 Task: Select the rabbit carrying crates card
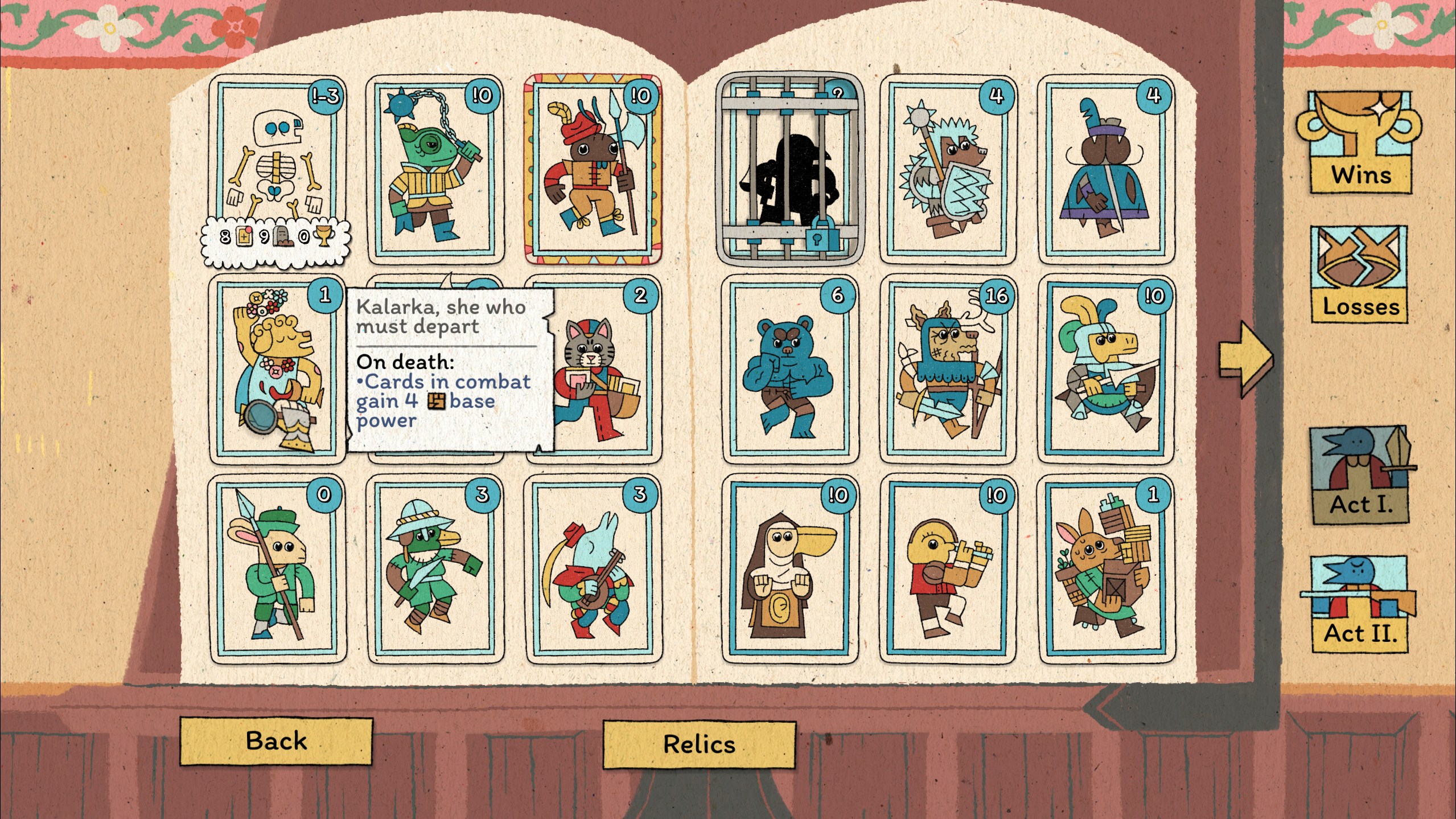(x=1106, y=570)
